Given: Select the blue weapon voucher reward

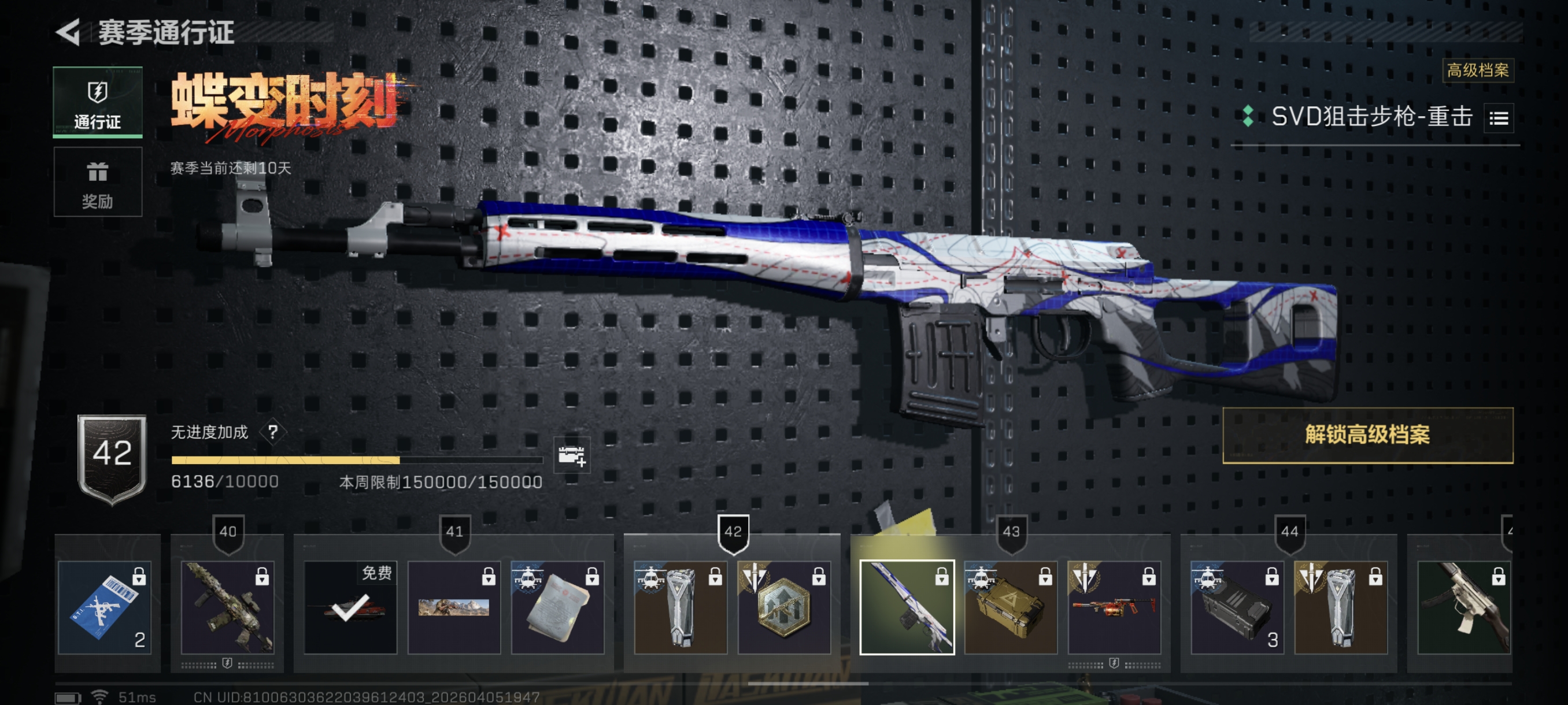Looking at the screenshot, I should pyautogui.click(x=105, y=607).
